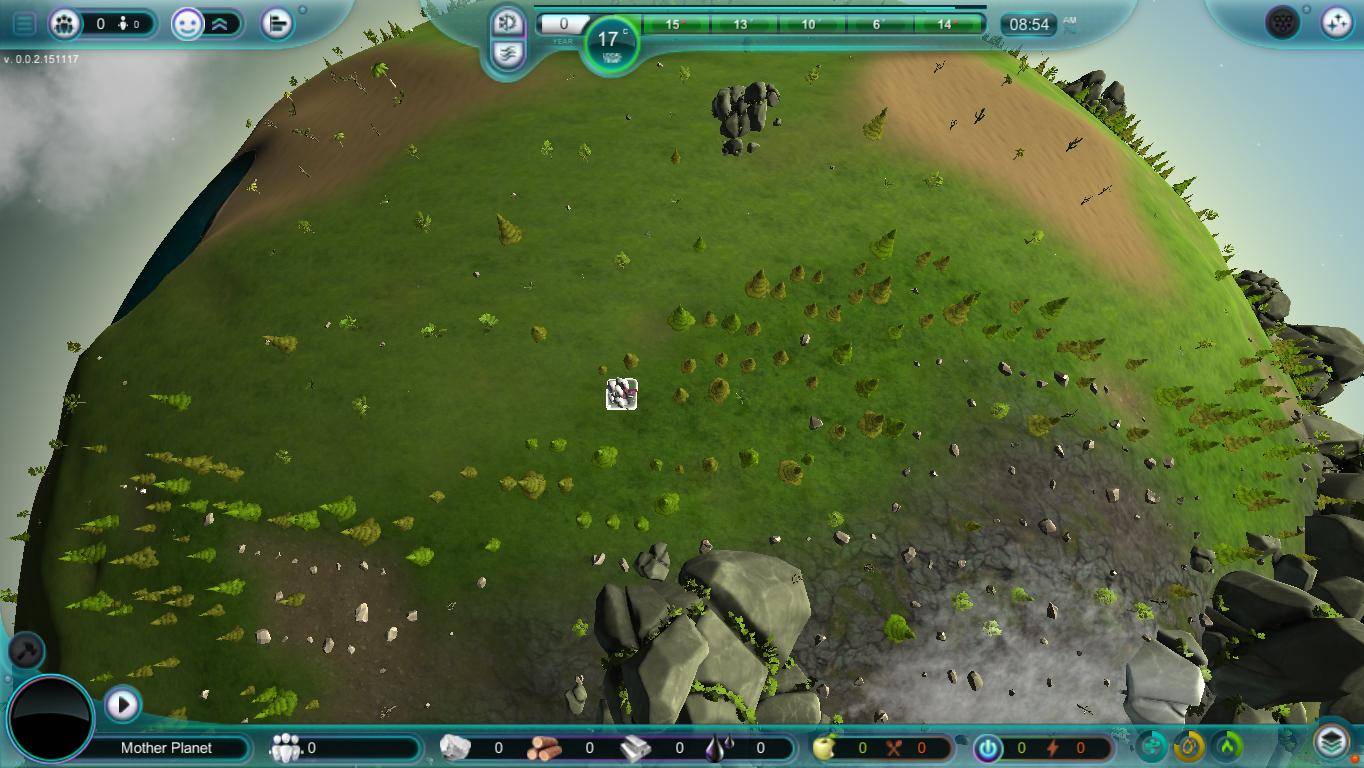The image size is (1364, 768).
Task: Click the power button icon
Action: [x=988, y=748]
